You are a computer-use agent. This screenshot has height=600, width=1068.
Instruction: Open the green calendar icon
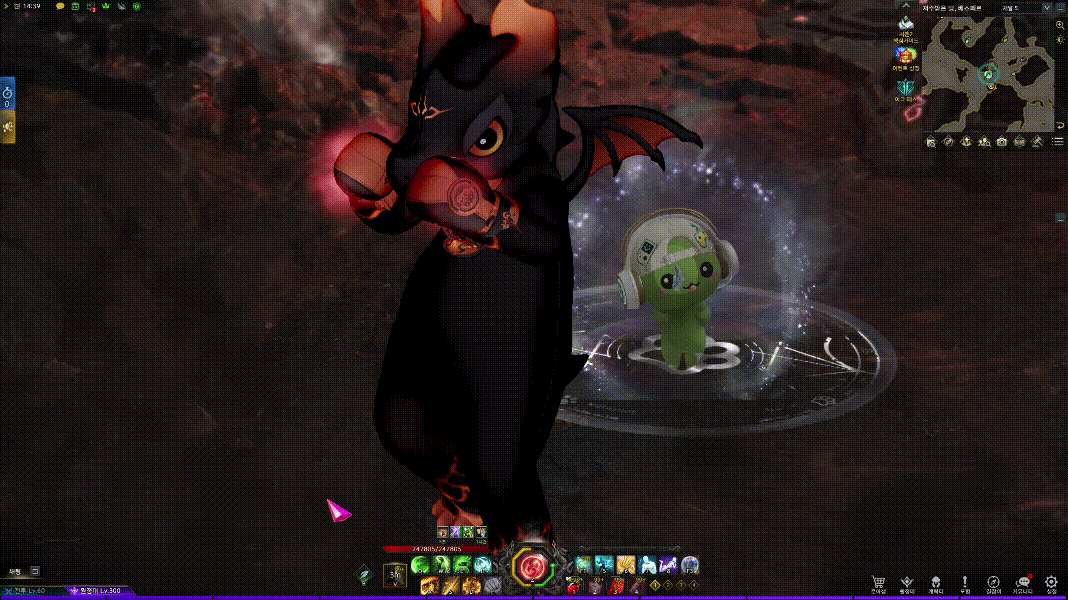(76, 6)
